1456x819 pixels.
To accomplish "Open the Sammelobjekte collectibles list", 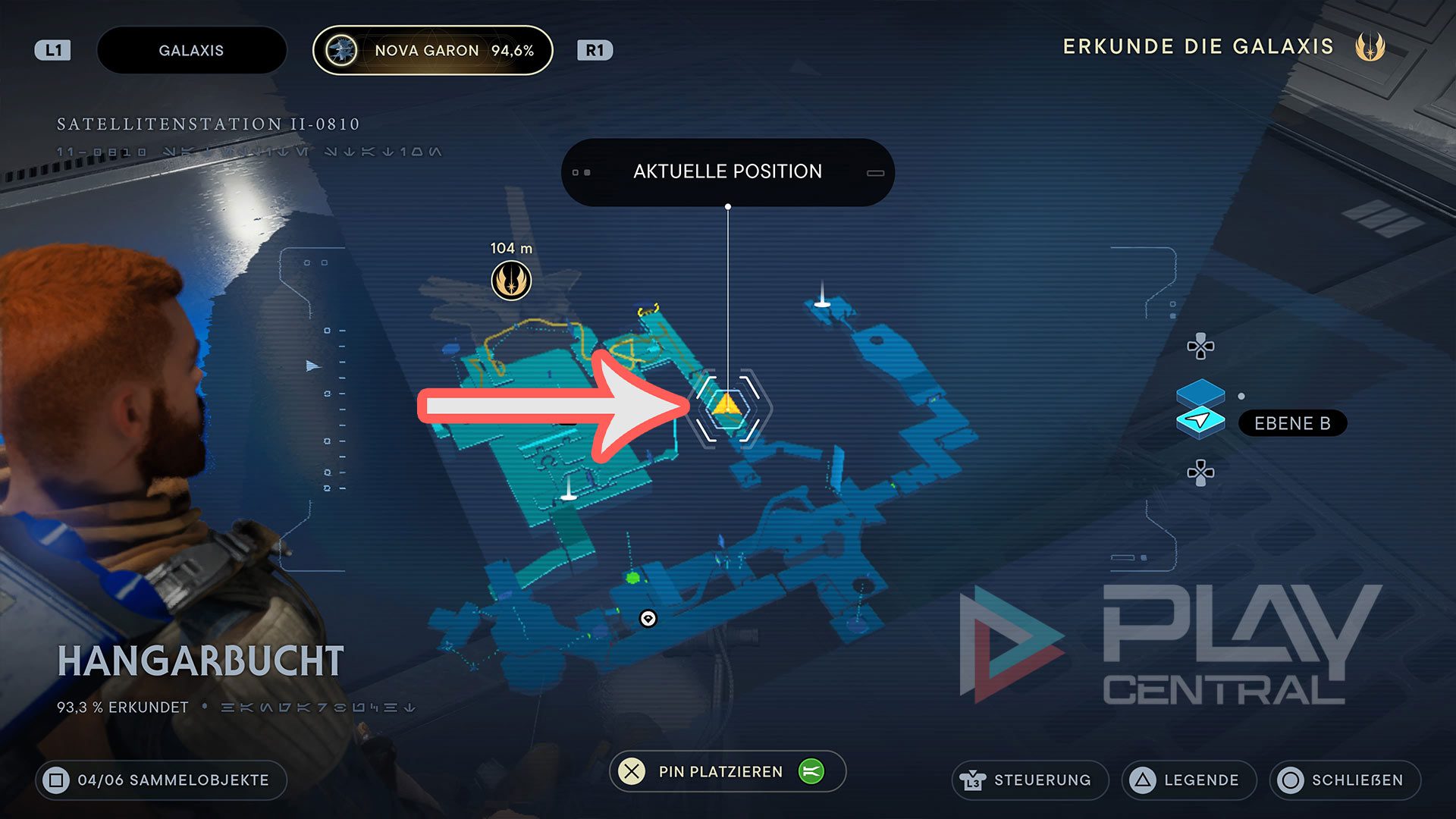I will [161, 780].
